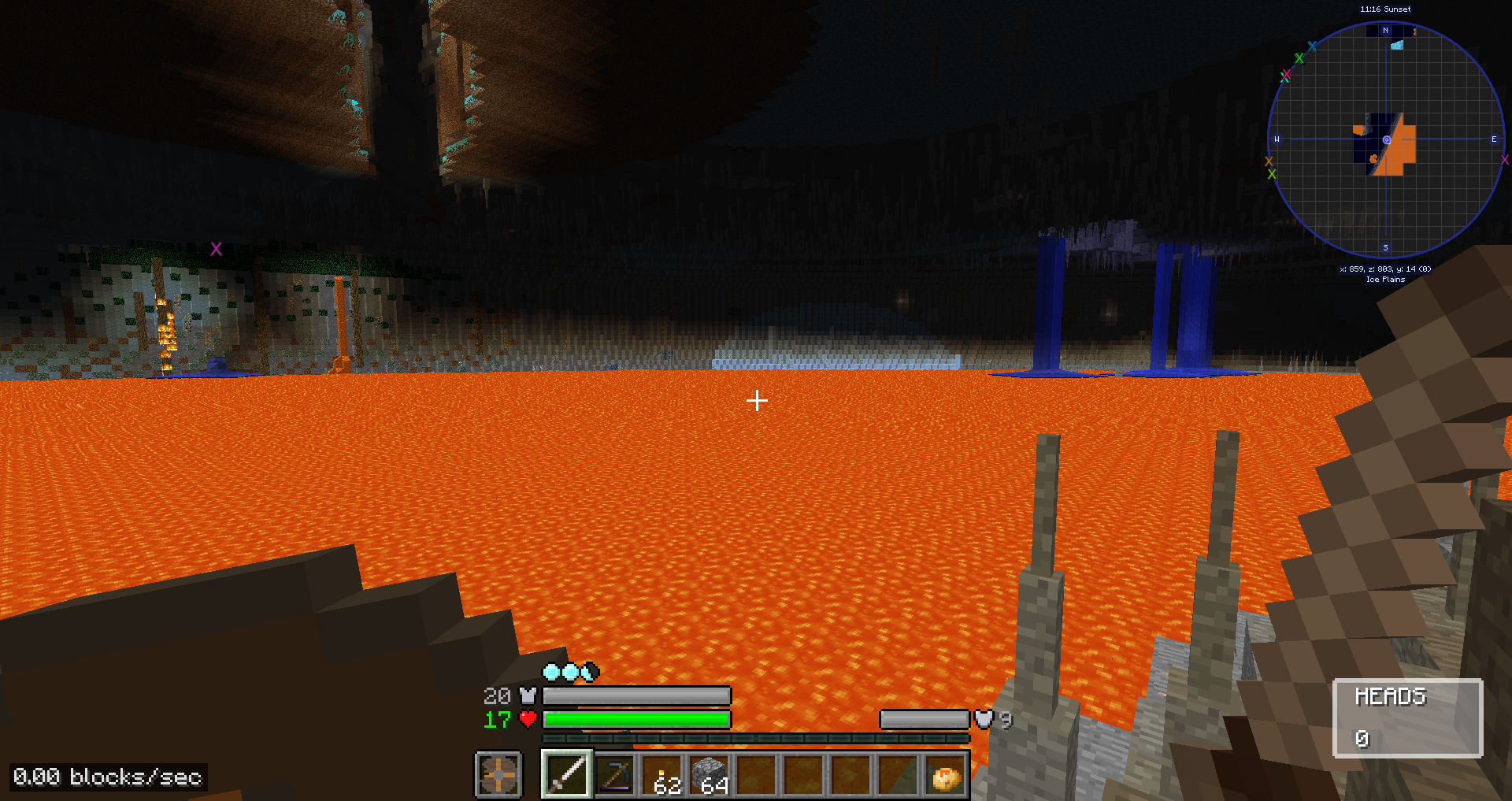Click the 11:16 Sunset time display

click(x=1384, y=9)
